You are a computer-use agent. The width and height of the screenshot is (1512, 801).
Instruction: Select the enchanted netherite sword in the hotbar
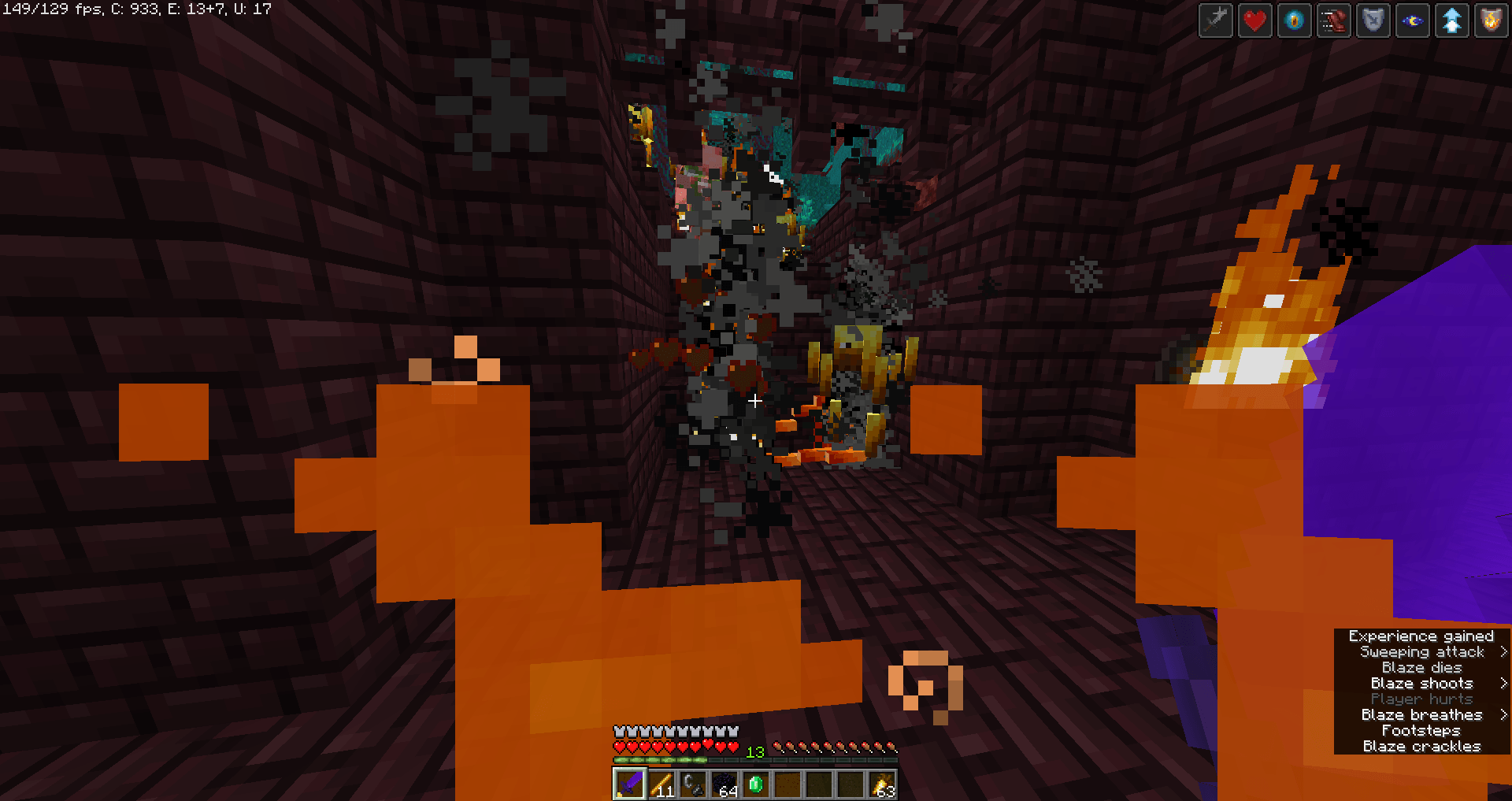point(629,785)
